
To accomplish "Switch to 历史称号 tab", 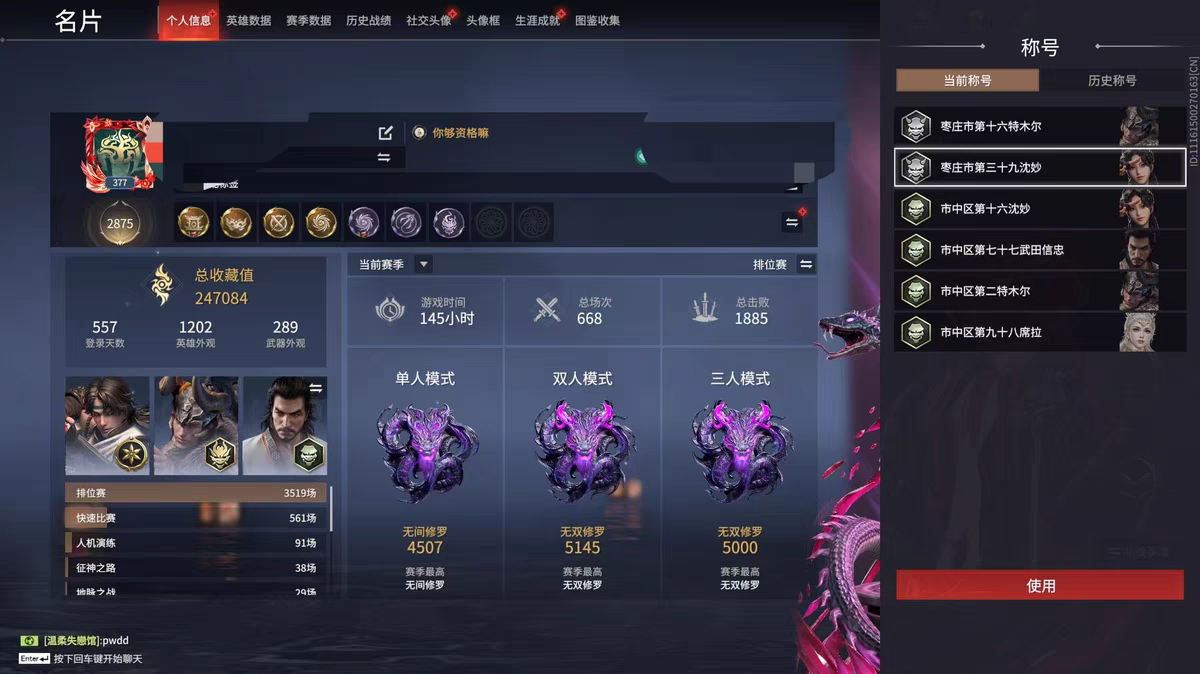I will click(1112, 81).
